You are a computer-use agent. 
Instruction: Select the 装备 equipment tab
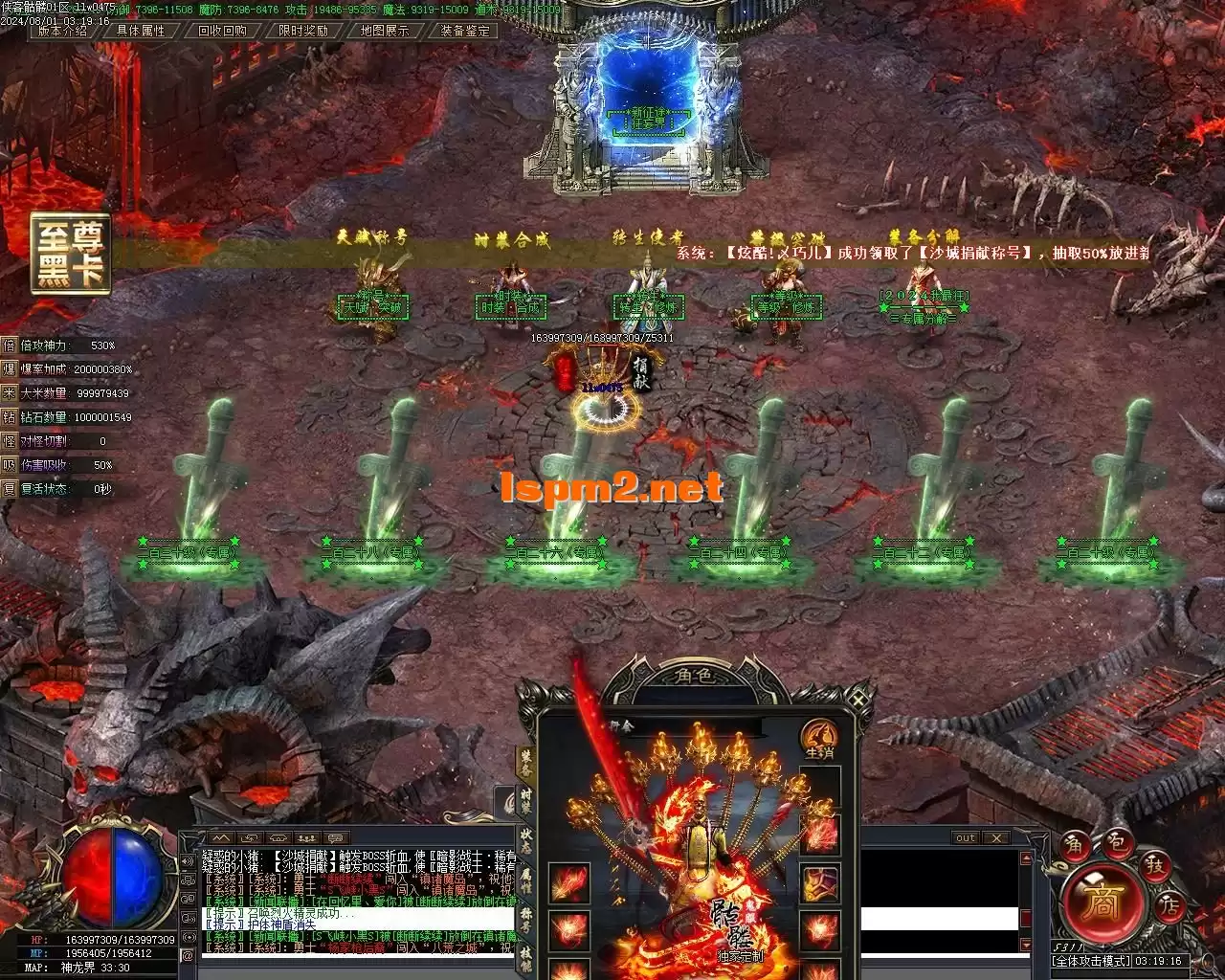click(526, 760)
